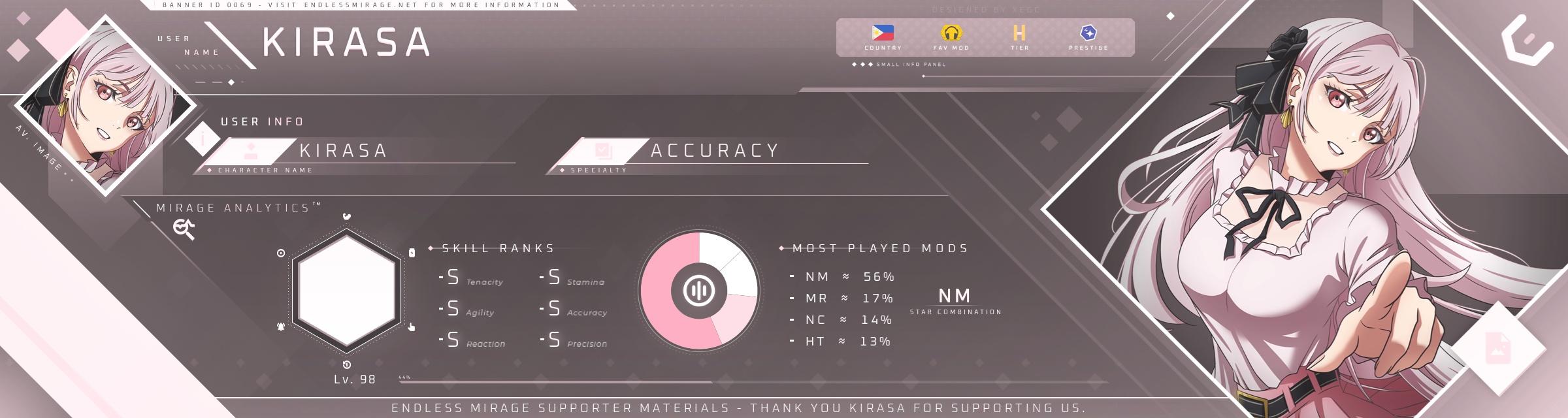Click the Philippines country flag icon
This screenshot has width=1568, height=418.
pos(883,33)
